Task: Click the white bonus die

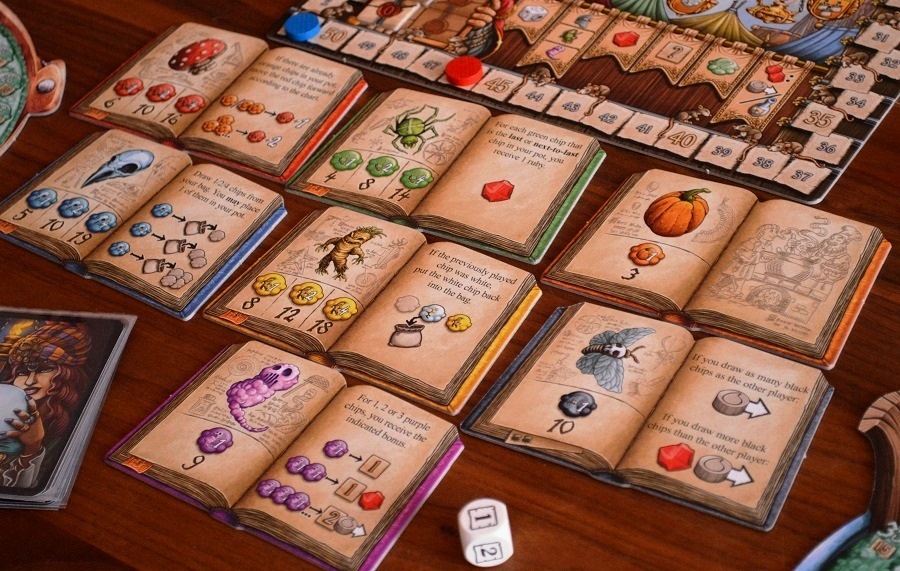Action: [485, 531]
